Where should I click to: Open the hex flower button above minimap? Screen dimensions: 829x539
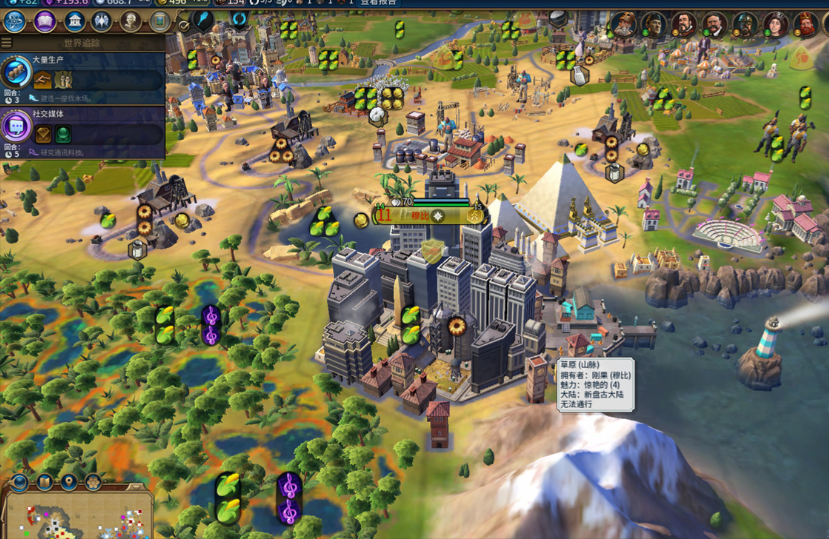click(x=93, y=483)
